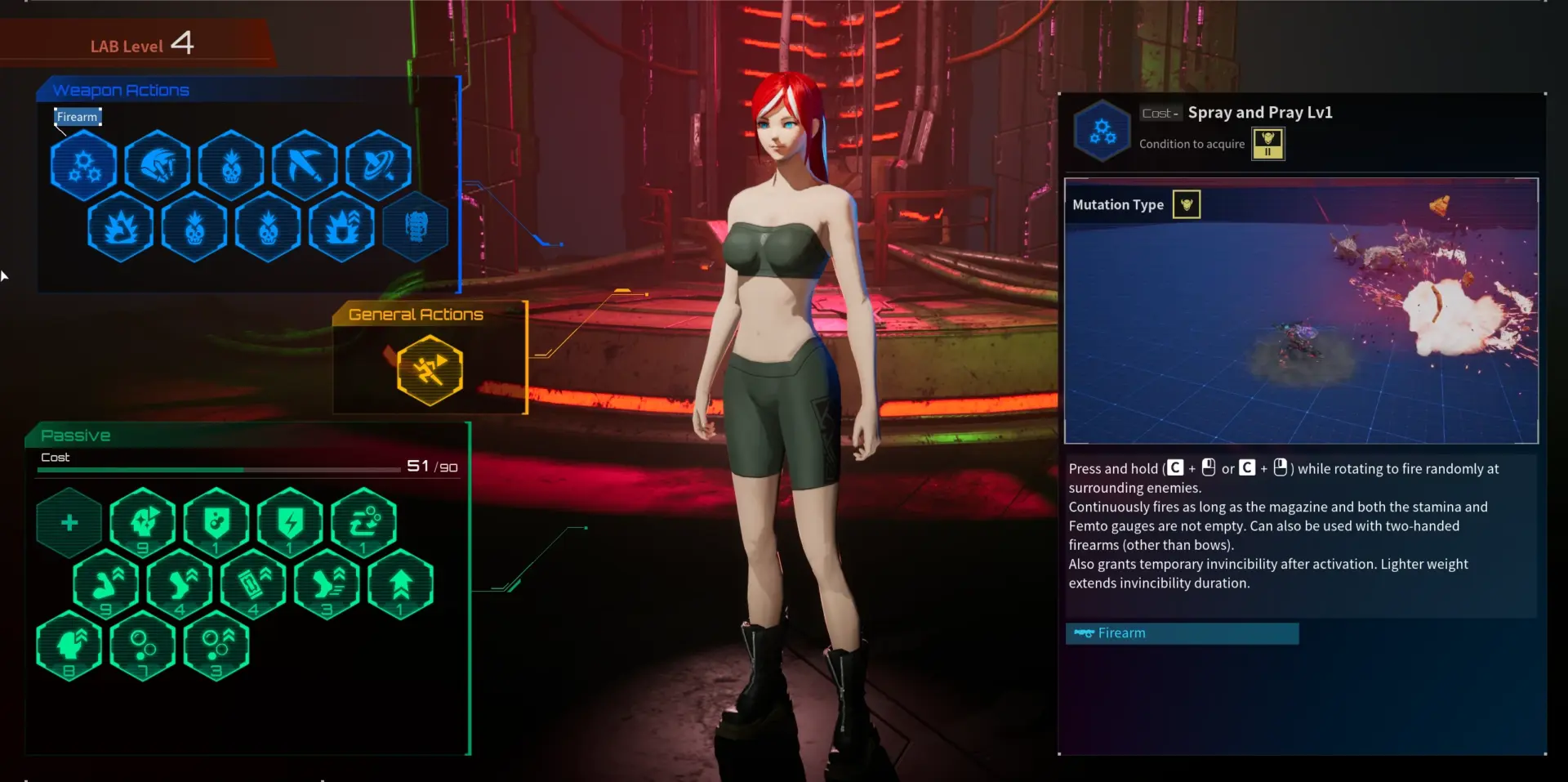Select the upward arrow passive
Screen dimensions: 1568x782
400,584
